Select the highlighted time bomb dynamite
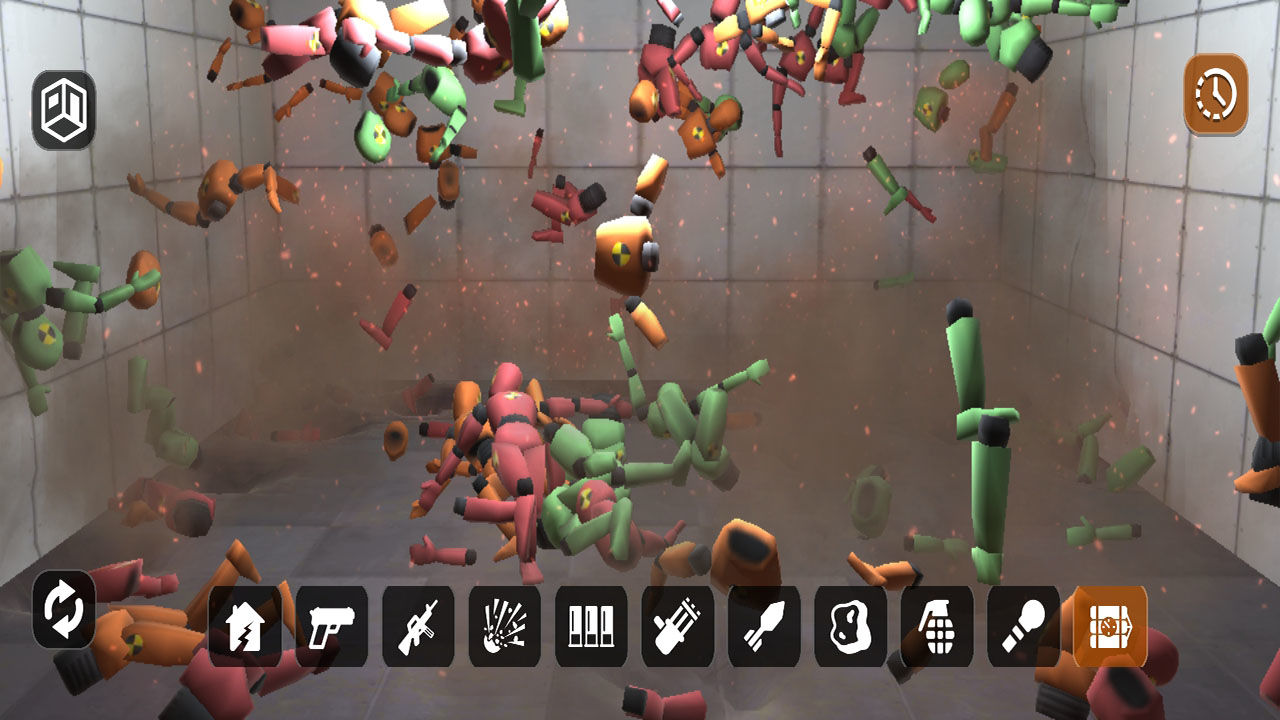The width and height of the screenshot is (1280, 720). pos(1110,627)
